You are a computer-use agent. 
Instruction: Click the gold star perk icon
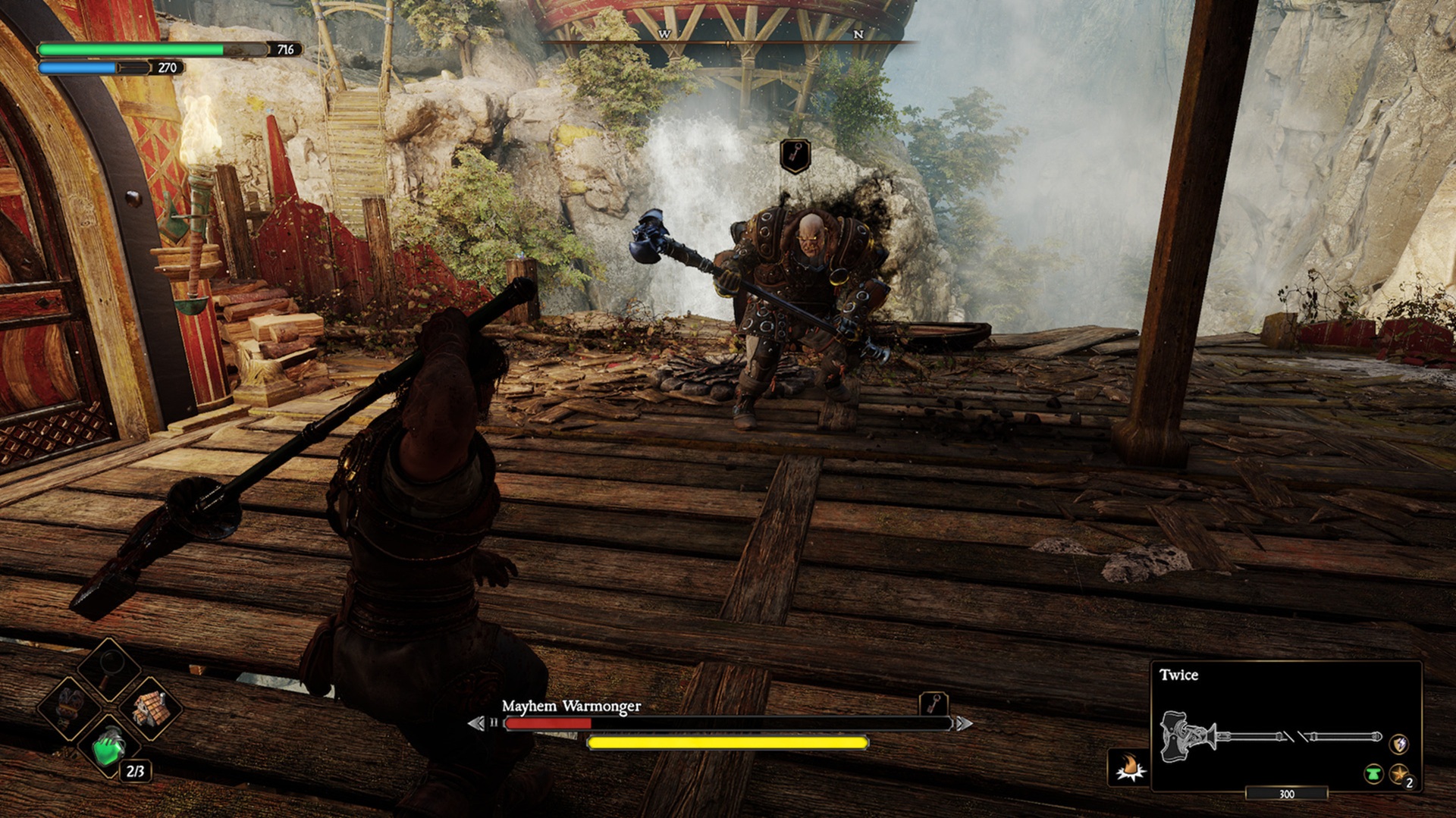pyautogui.click(x=1400, y=774)
